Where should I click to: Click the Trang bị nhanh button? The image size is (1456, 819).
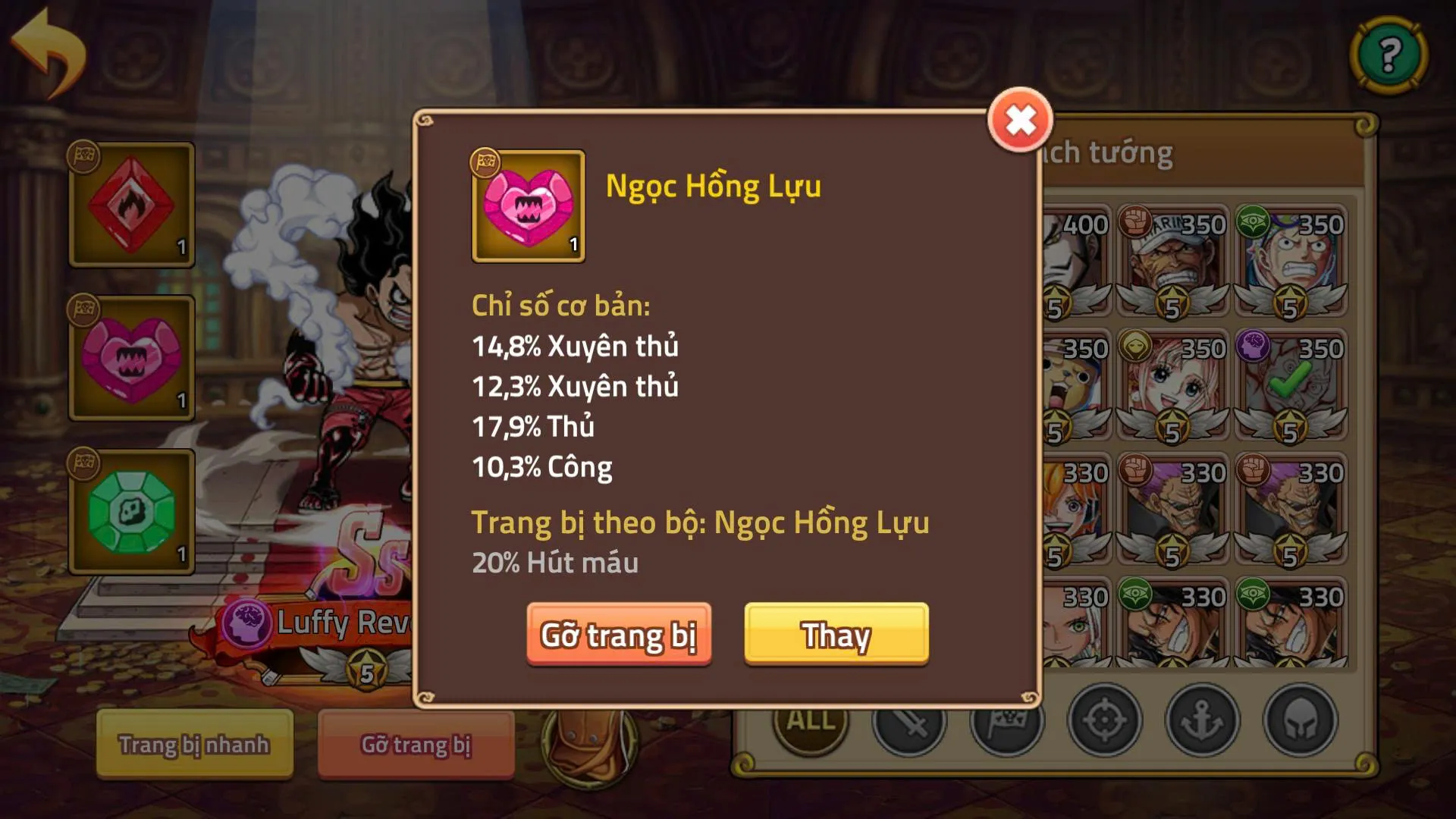pyautogui.click(x=195, y=745)
